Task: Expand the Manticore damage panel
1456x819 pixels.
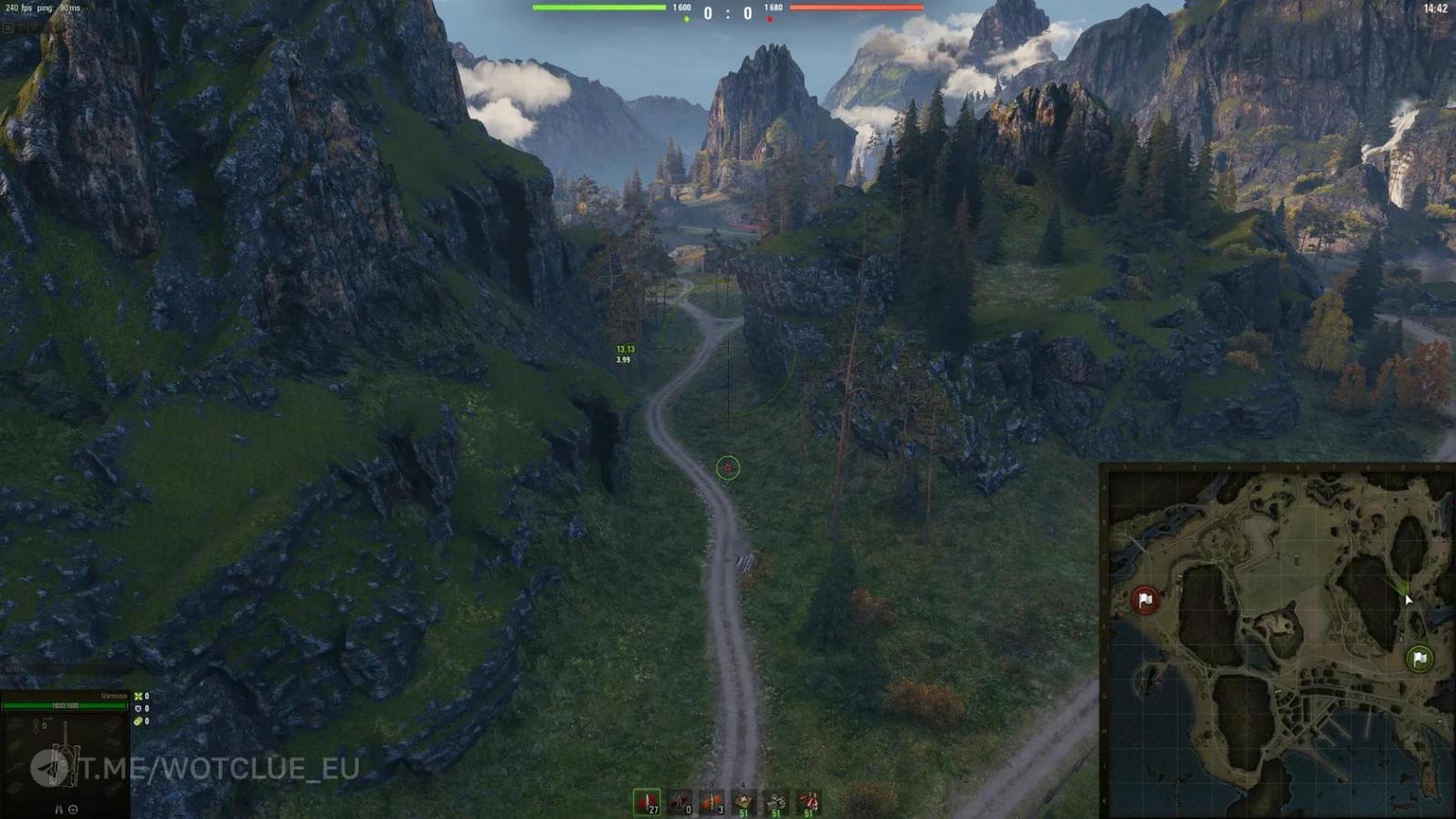Action: (x=114, y=694)
